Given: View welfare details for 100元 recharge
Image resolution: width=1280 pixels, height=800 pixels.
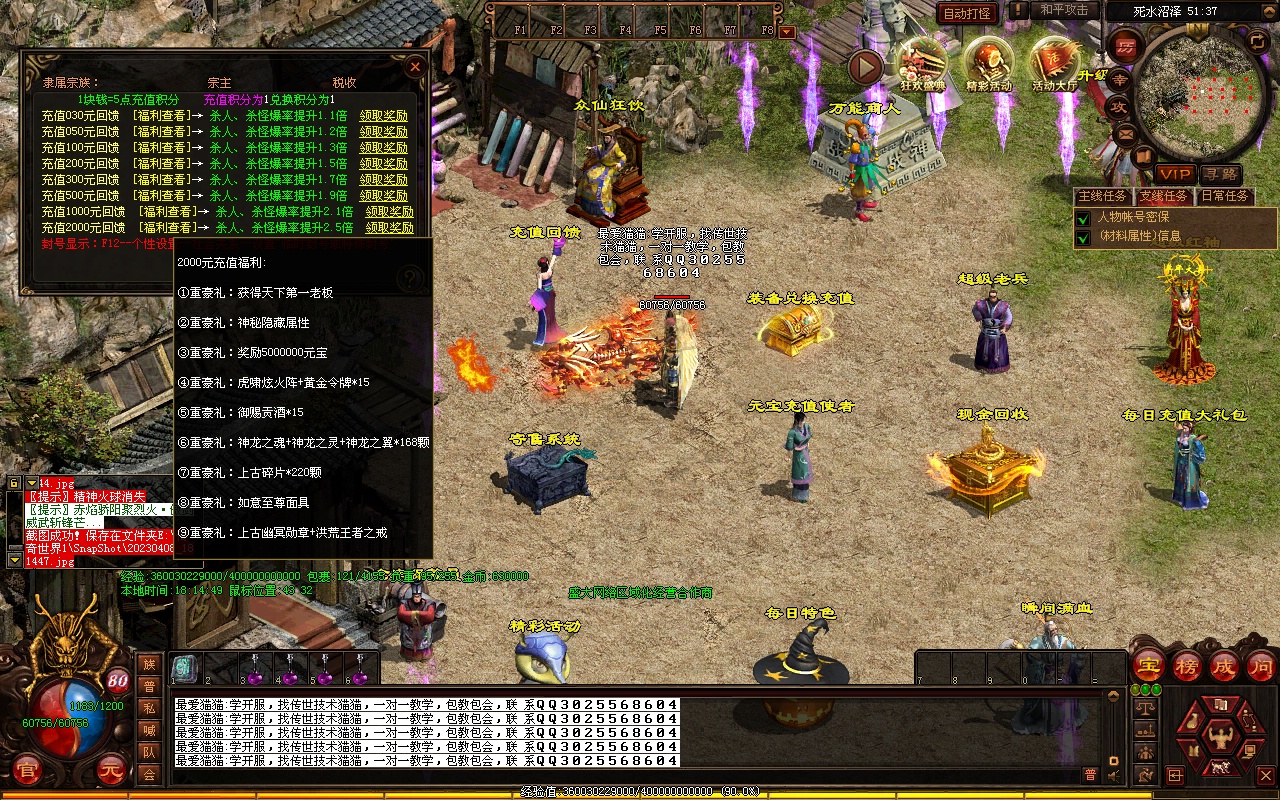Looking at the screenshot, I should pyautogui.click(x=159, y=148).
